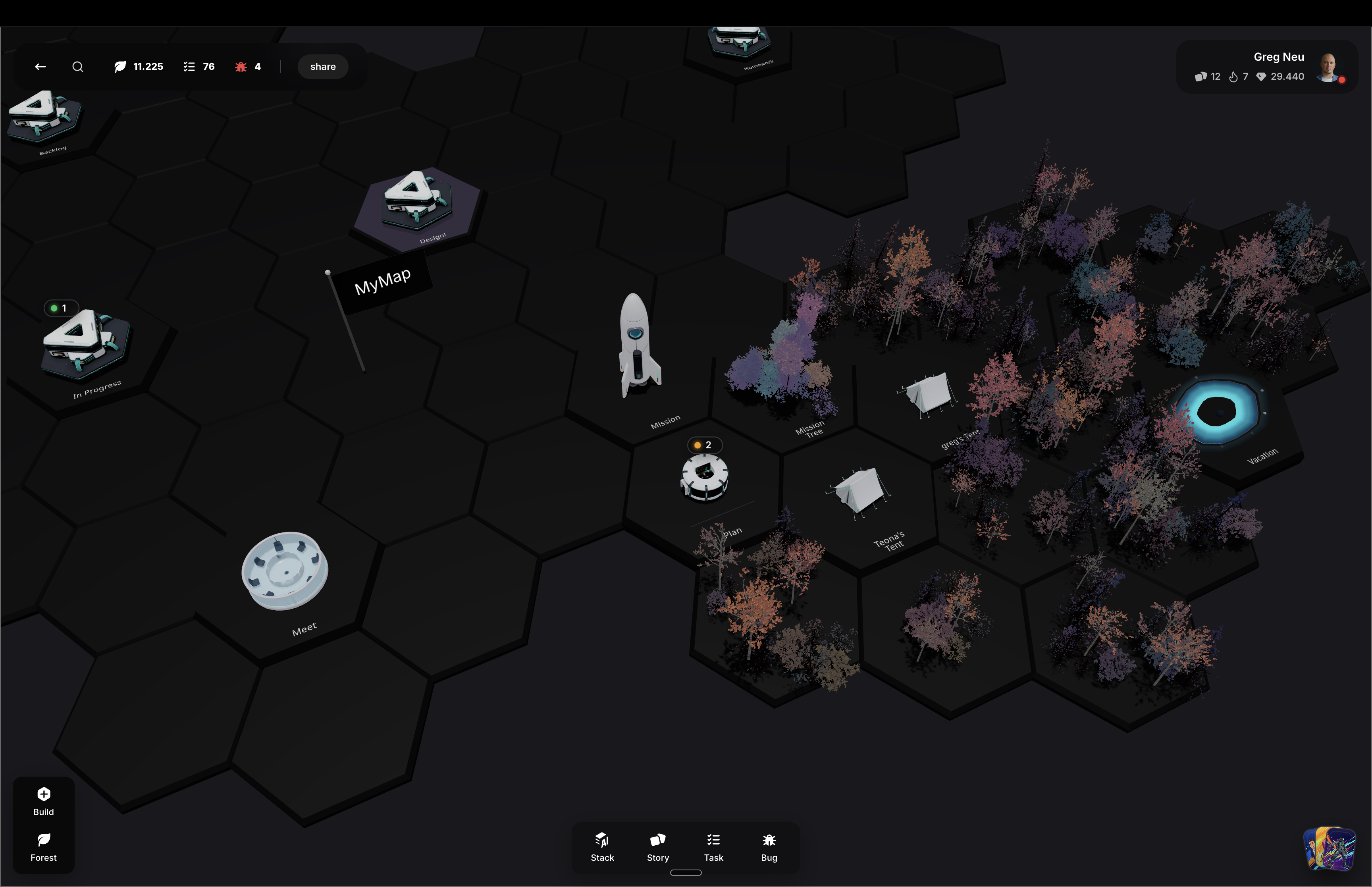This screenshot has width=1372, height=887.
Task: Select the Task checklist tool
Action: coord(713,847)
